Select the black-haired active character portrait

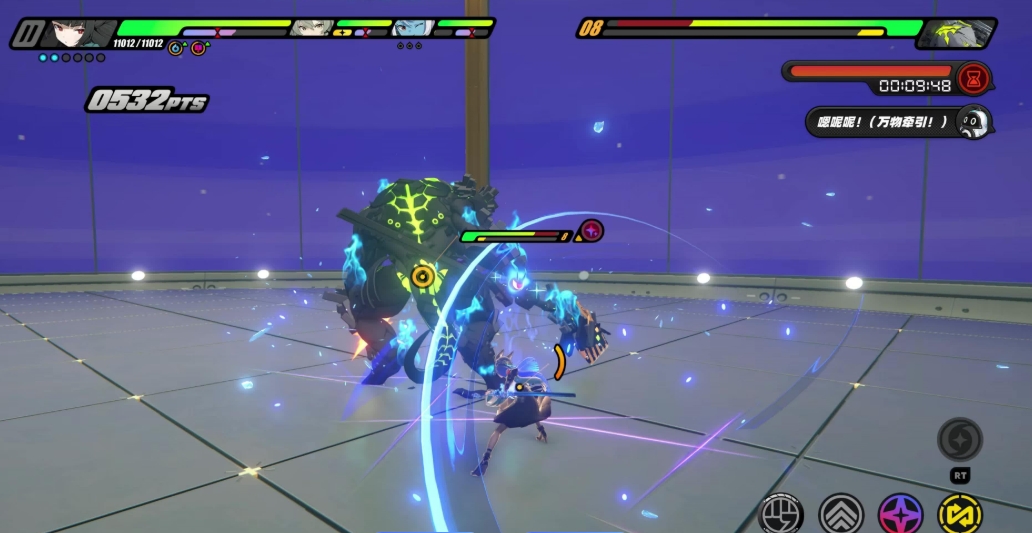point(77,33)
